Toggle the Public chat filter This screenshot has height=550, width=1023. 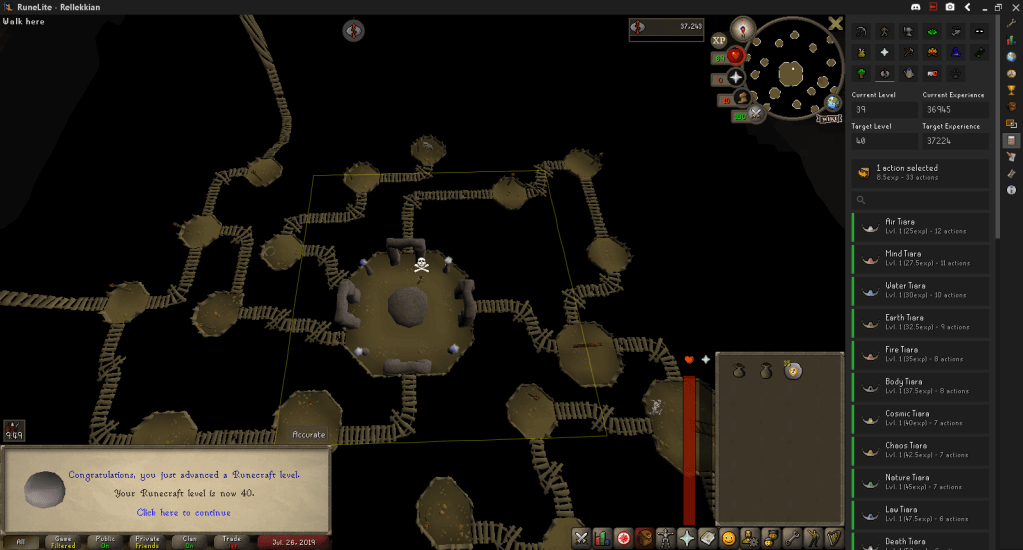click(x=105, y=541)
